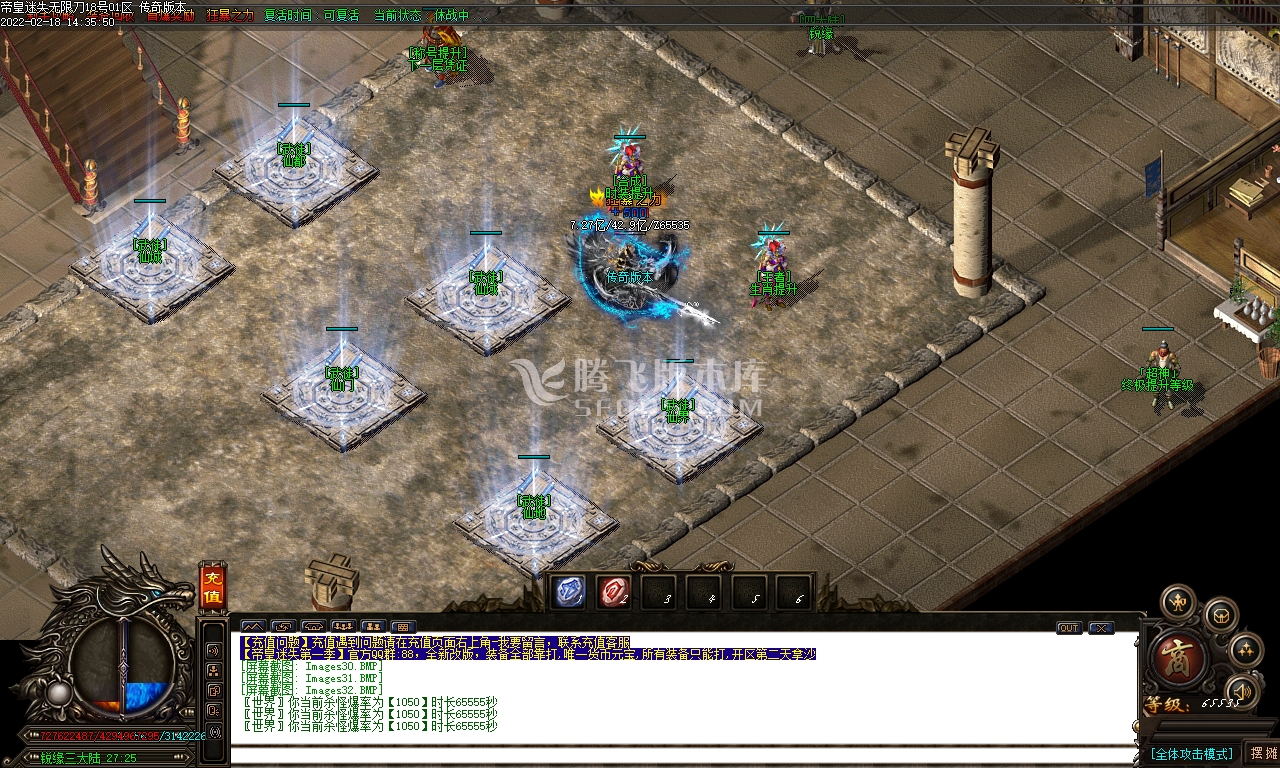Open the 摆摊 stall button
Screen dimensions: 1280x768
coord(1263,753)
